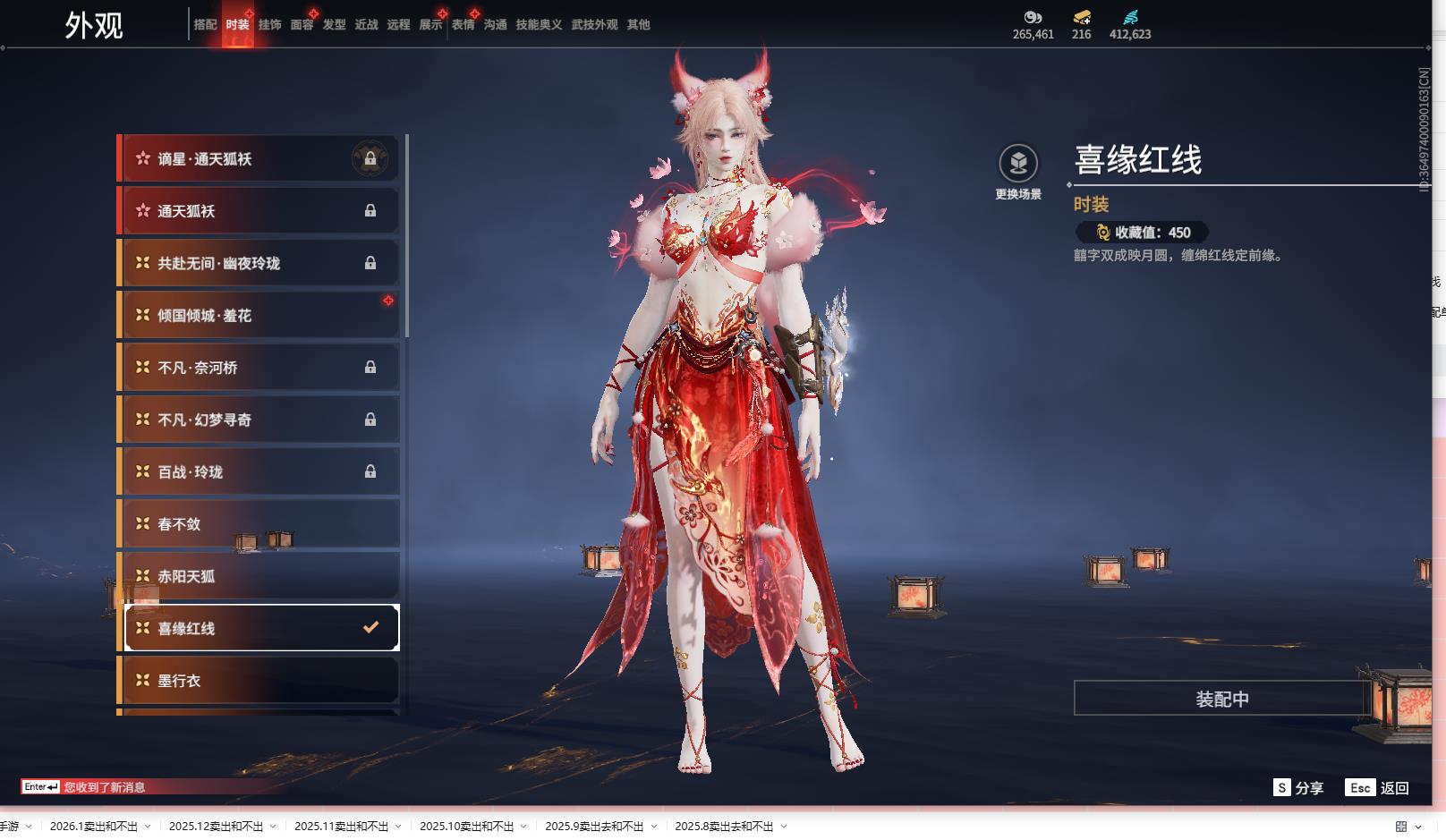Click the 更换场景 change scene icon
The width and height of the screenshot is (1446, 840).
[x=1018, y=165]
